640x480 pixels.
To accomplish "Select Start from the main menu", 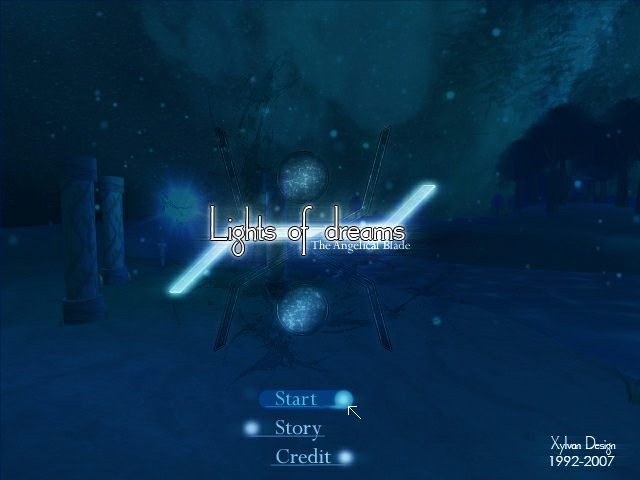I will click(x=296, y=399).
